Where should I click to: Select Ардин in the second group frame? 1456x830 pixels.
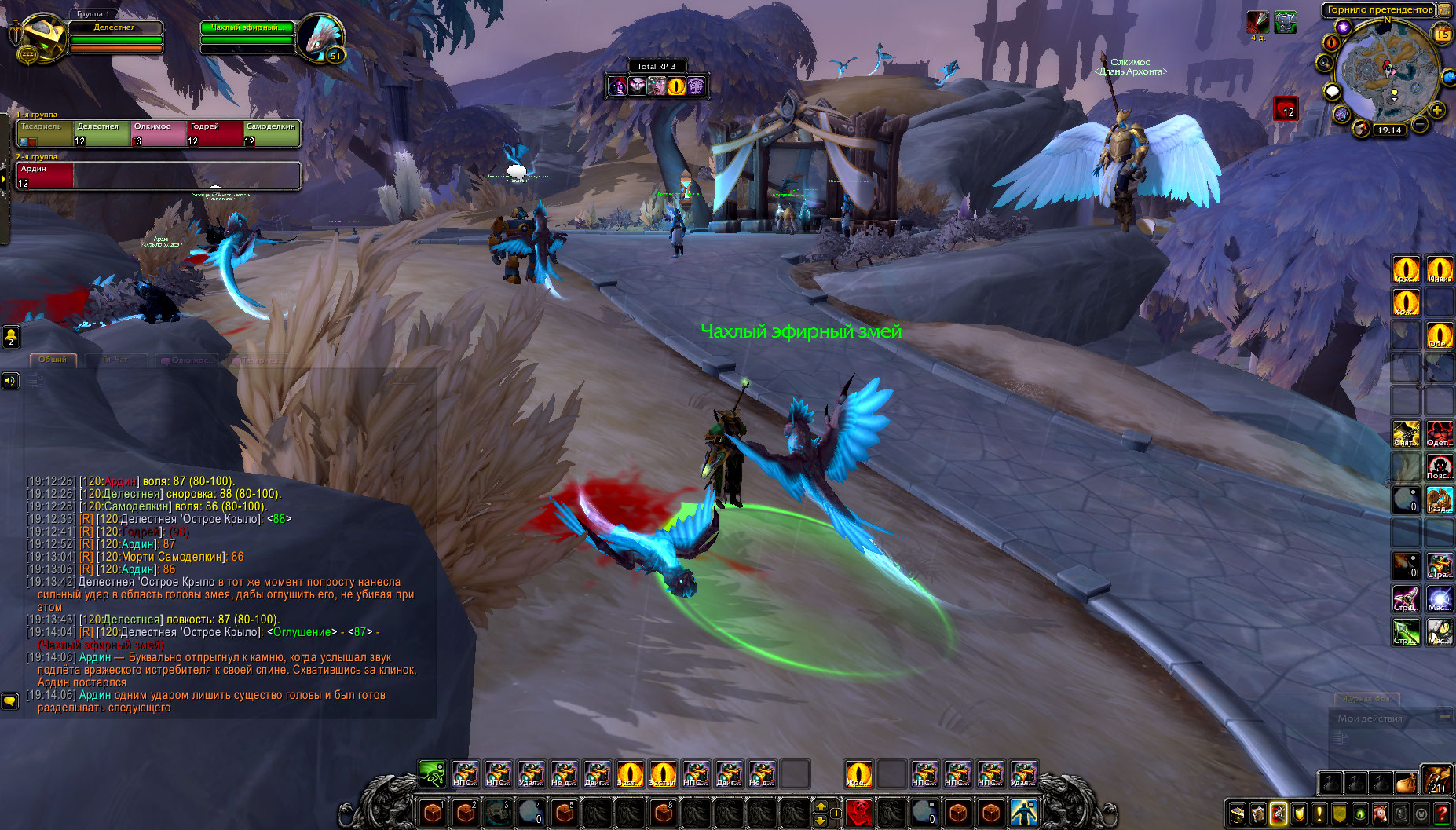45,176
